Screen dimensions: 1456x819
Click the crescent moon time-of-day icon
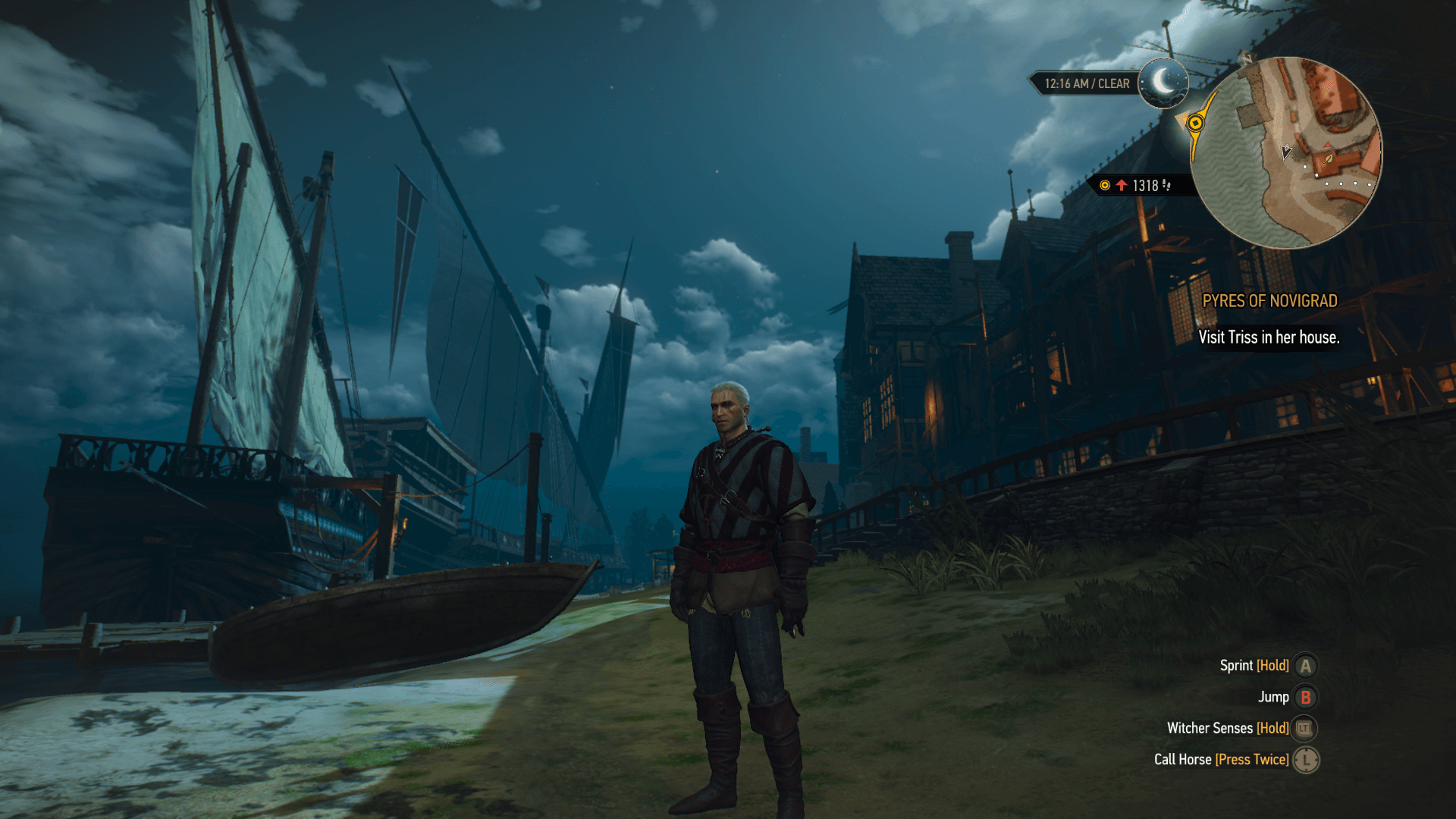[1163, 83]
